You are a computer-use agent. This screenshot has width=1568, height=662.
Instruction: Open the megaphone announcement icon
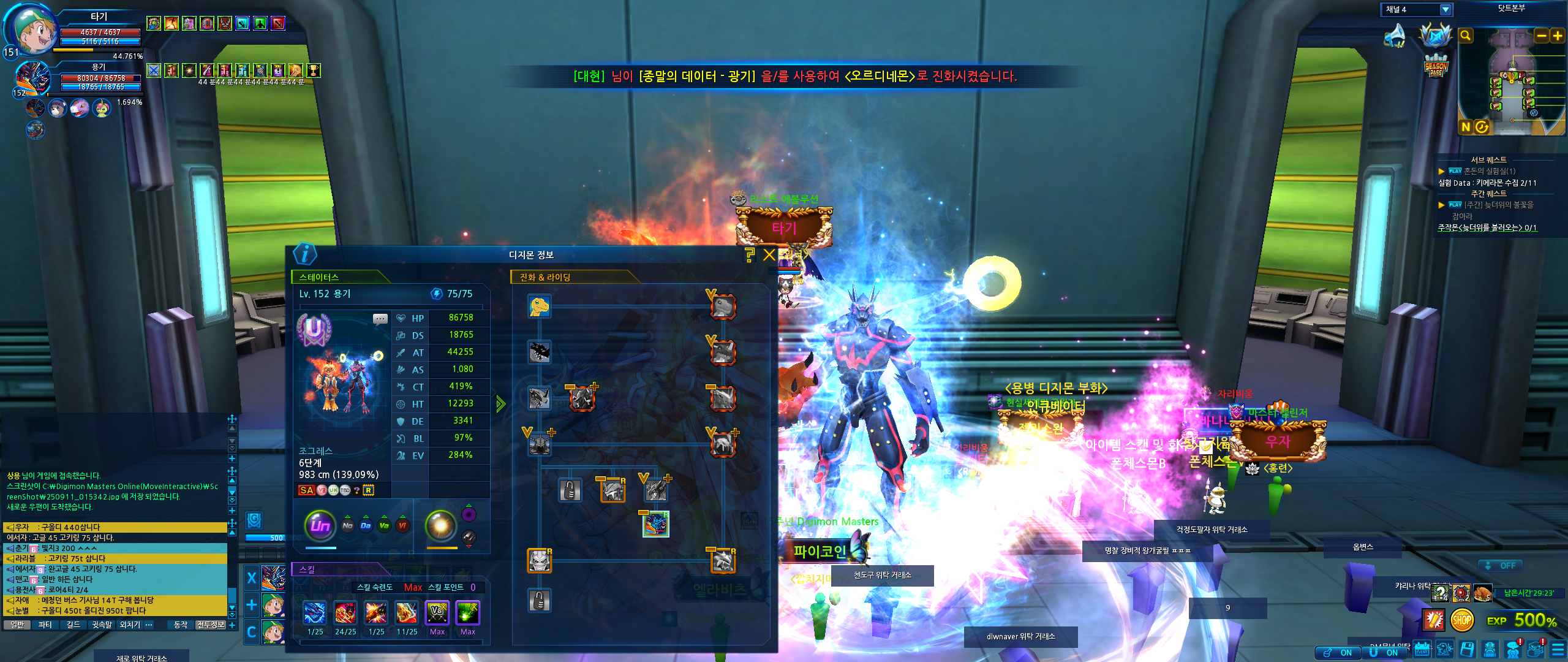pyautogui.click(x=1396, y=36)
